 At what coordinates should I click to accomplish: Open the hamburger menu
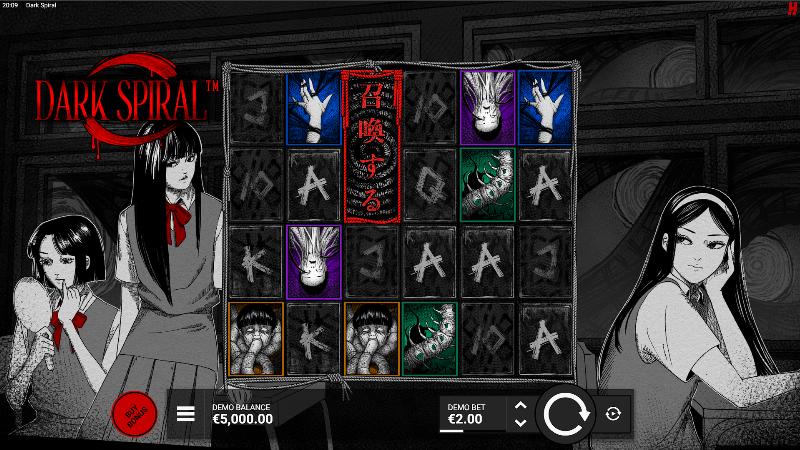pos(186,414)
